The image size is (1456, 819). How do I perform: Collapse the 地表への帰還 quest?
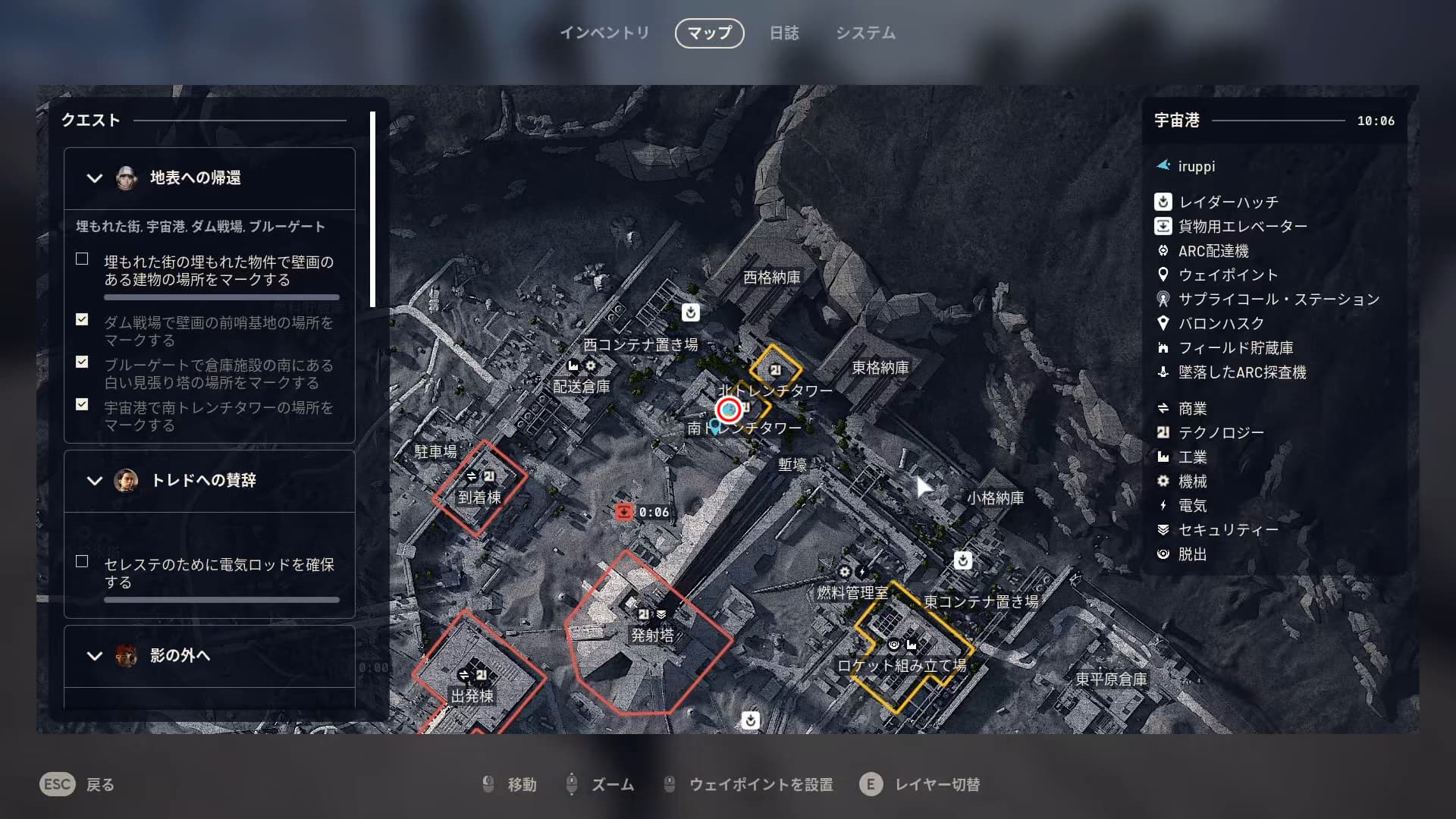[95, 178]
